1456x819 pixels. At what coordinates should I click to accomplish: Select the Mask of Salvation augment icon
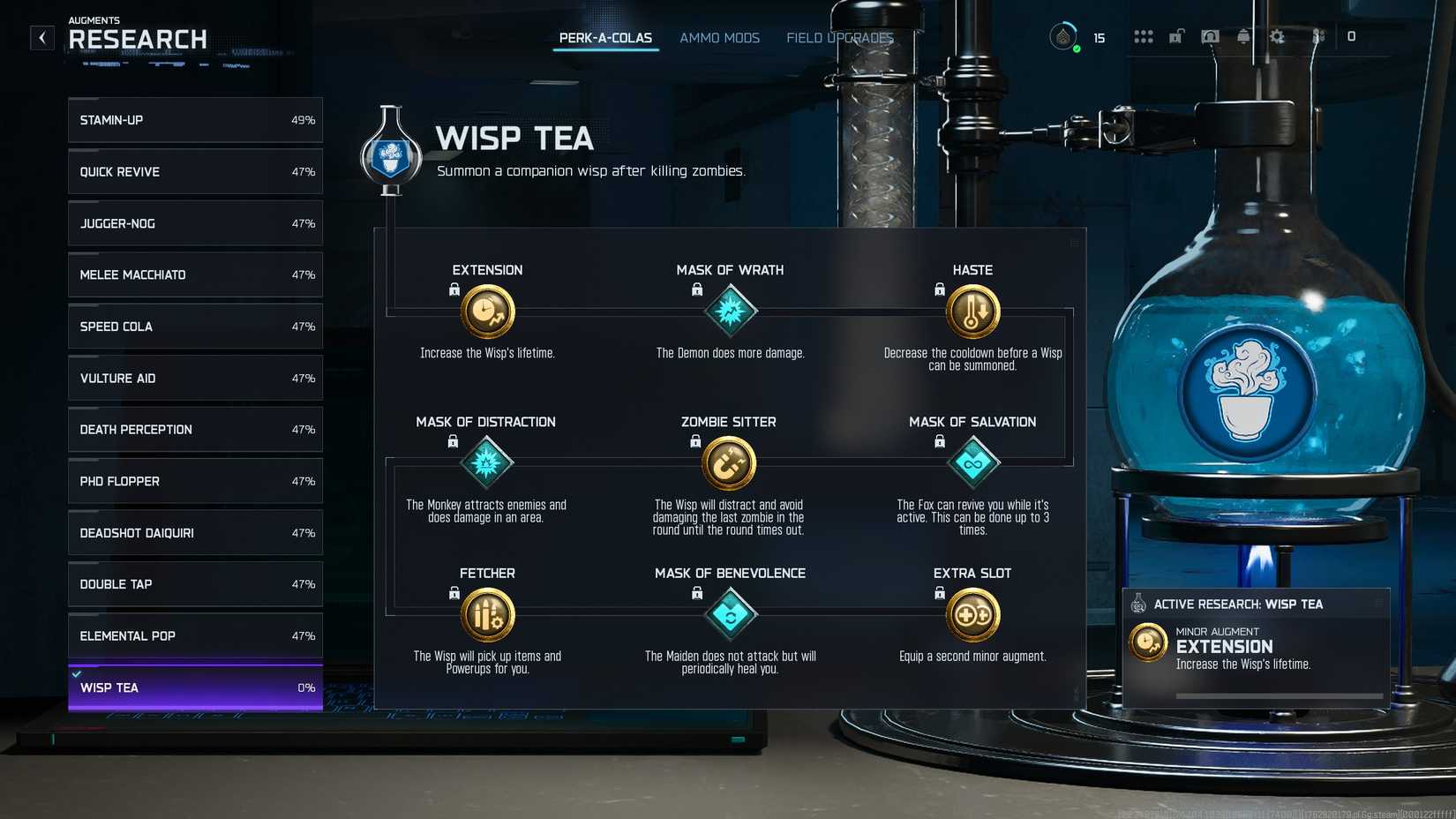pos(972,462)
